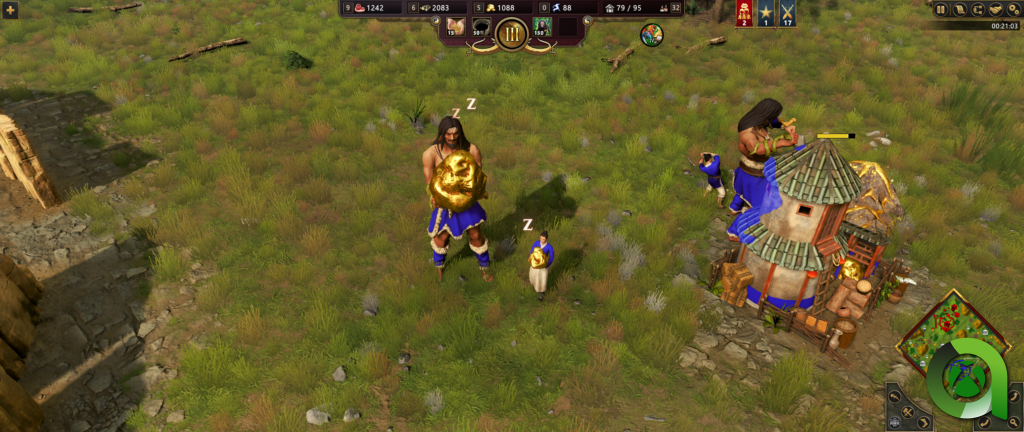Activate the dark cloud god power
The height and width of the screenshot is (432, 1024).
click(x=481, y=29)
